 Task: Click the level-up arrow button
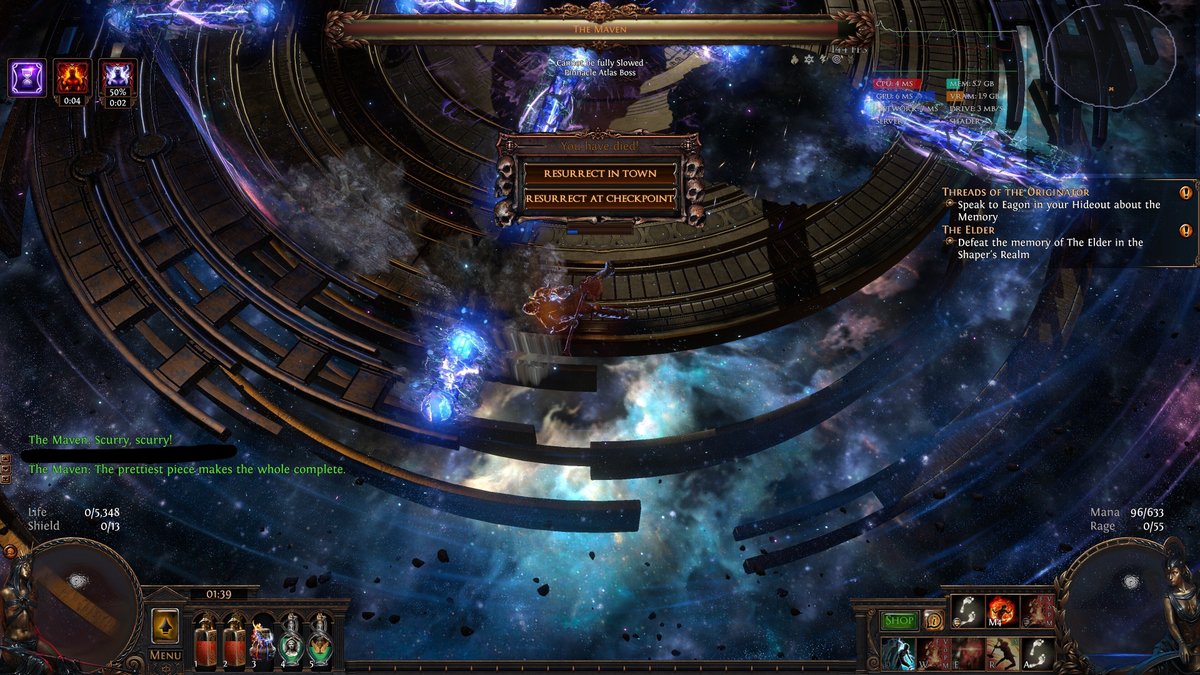coord(165,627)
